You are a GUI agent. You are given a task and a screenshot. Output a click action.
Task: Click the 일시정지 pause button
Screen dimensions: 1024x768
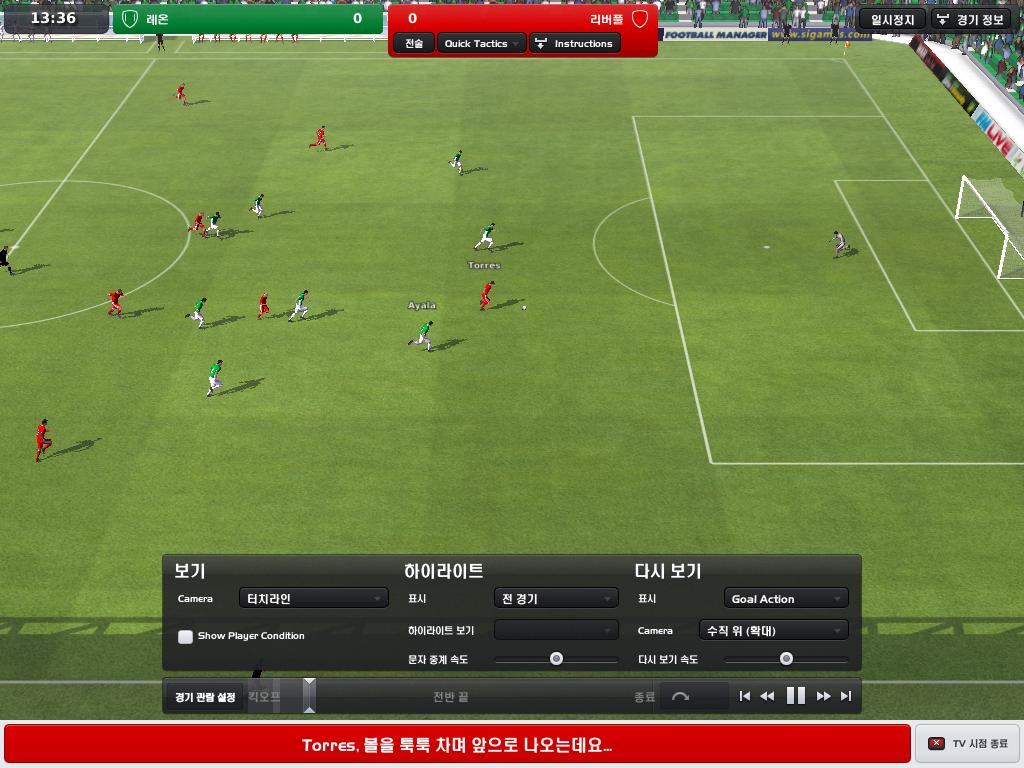click(x=892, y=19)
